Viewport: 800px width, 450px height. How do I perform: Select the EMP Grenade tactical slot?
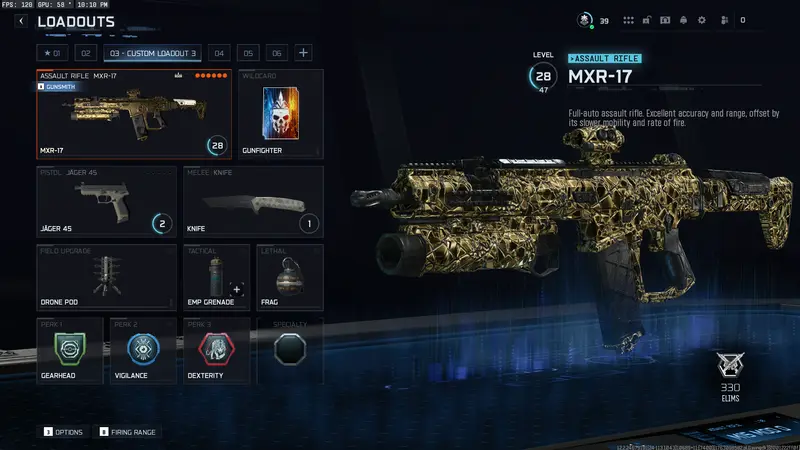216,277
